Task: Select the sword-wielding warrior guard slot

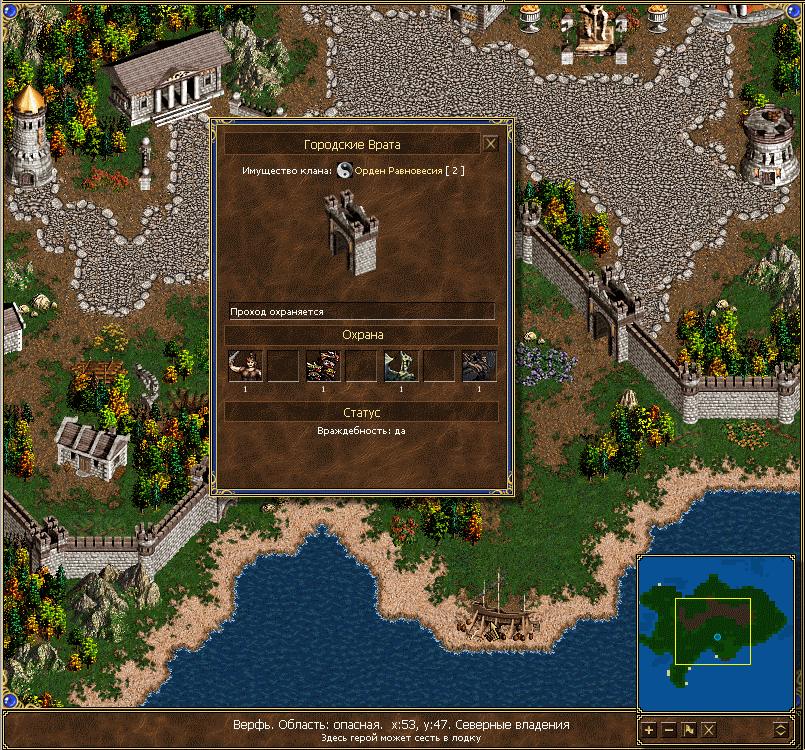Action: (244, 366)
